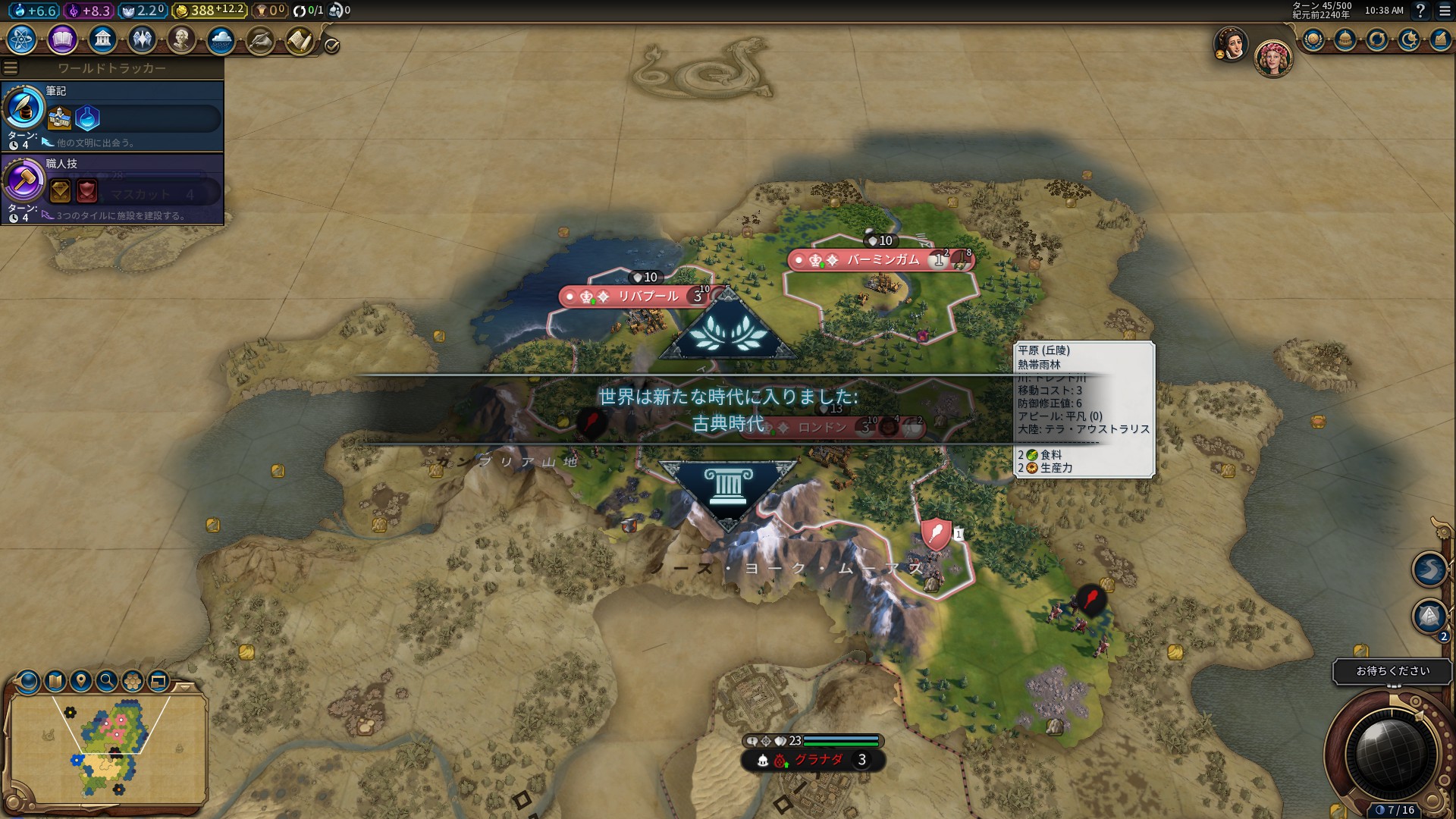This screenshot has width=1456, height=819.
Task: Select the leader portrait with flower crown
Action: [1272, 58]
